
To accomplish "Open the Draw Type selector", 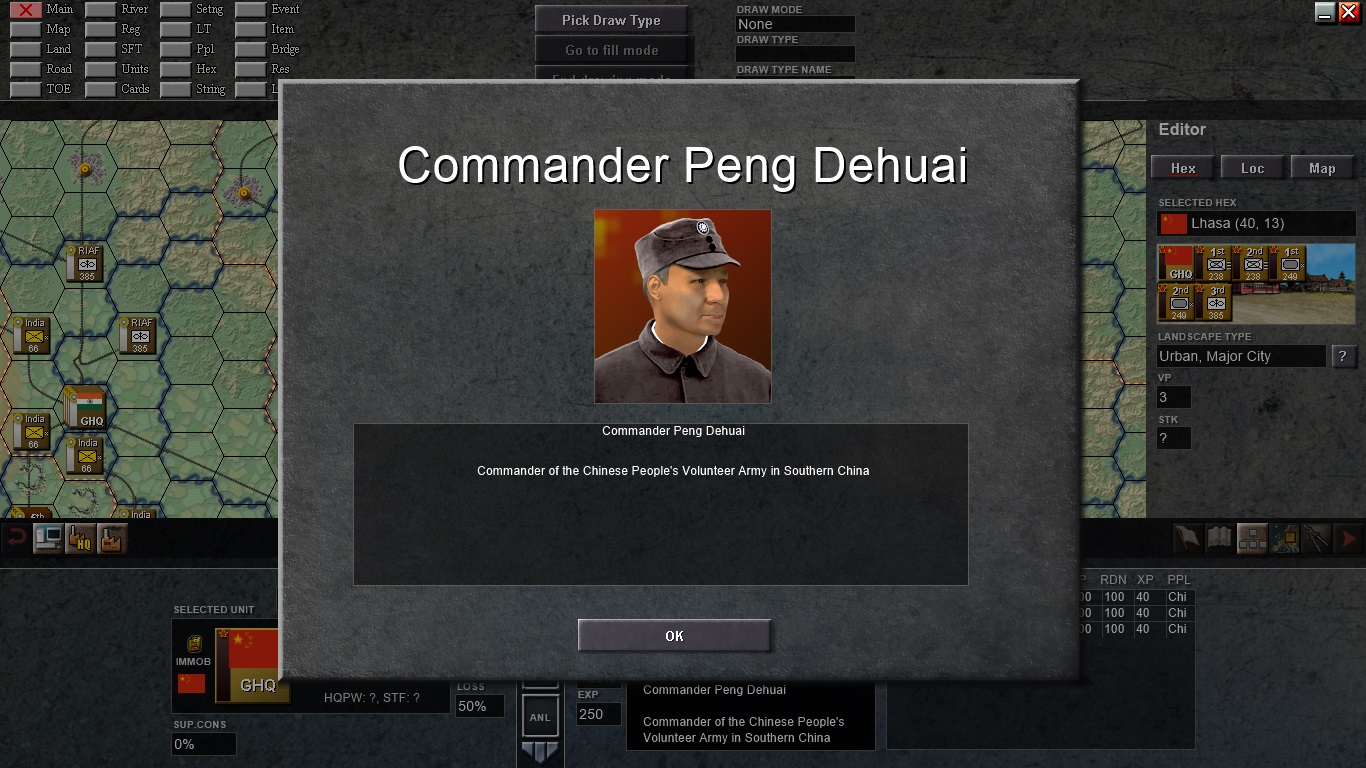I will click(795, 54).
